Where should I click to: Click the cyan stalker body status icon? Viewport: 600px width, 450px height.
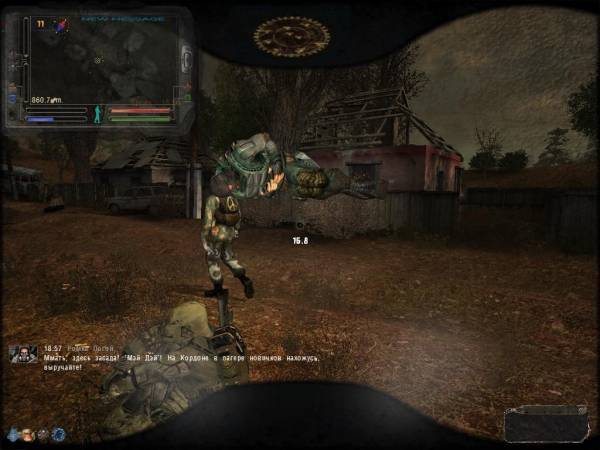(97, 113)
